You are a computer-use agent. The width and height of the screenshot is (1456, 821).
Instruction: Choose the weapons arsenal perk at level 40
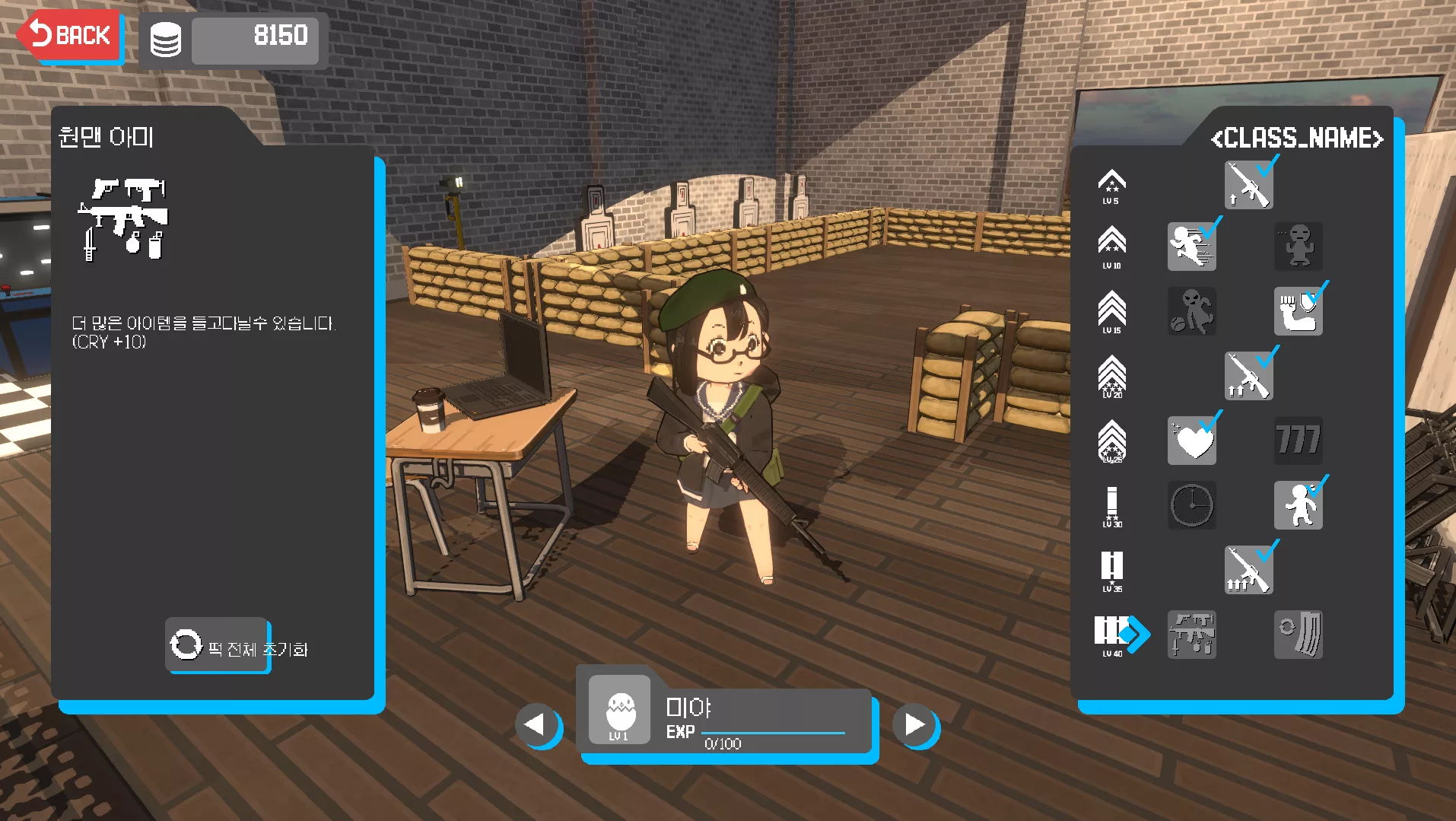(1191, 635)
